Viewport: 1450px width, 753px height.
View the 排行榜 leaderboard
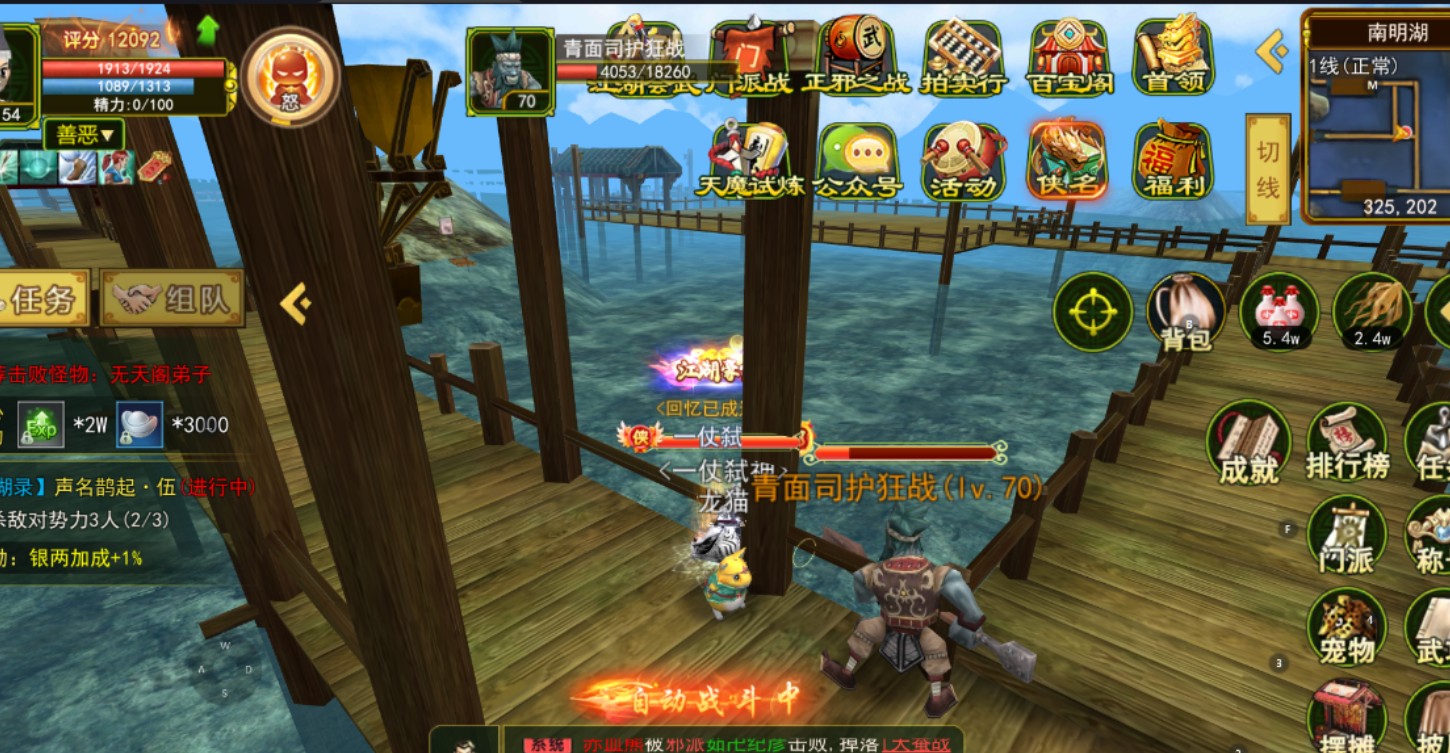point(1347,443)
